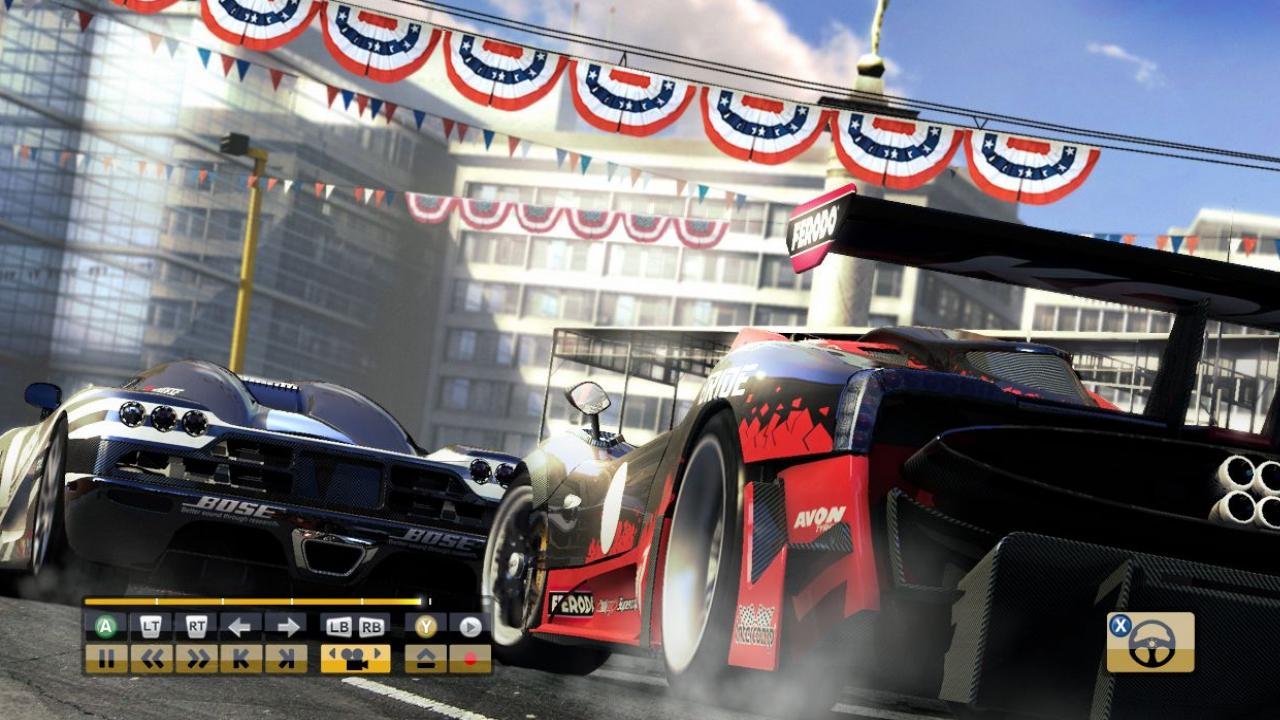
Task: Click the right arrow camera prompt
Action: [288, 627]
